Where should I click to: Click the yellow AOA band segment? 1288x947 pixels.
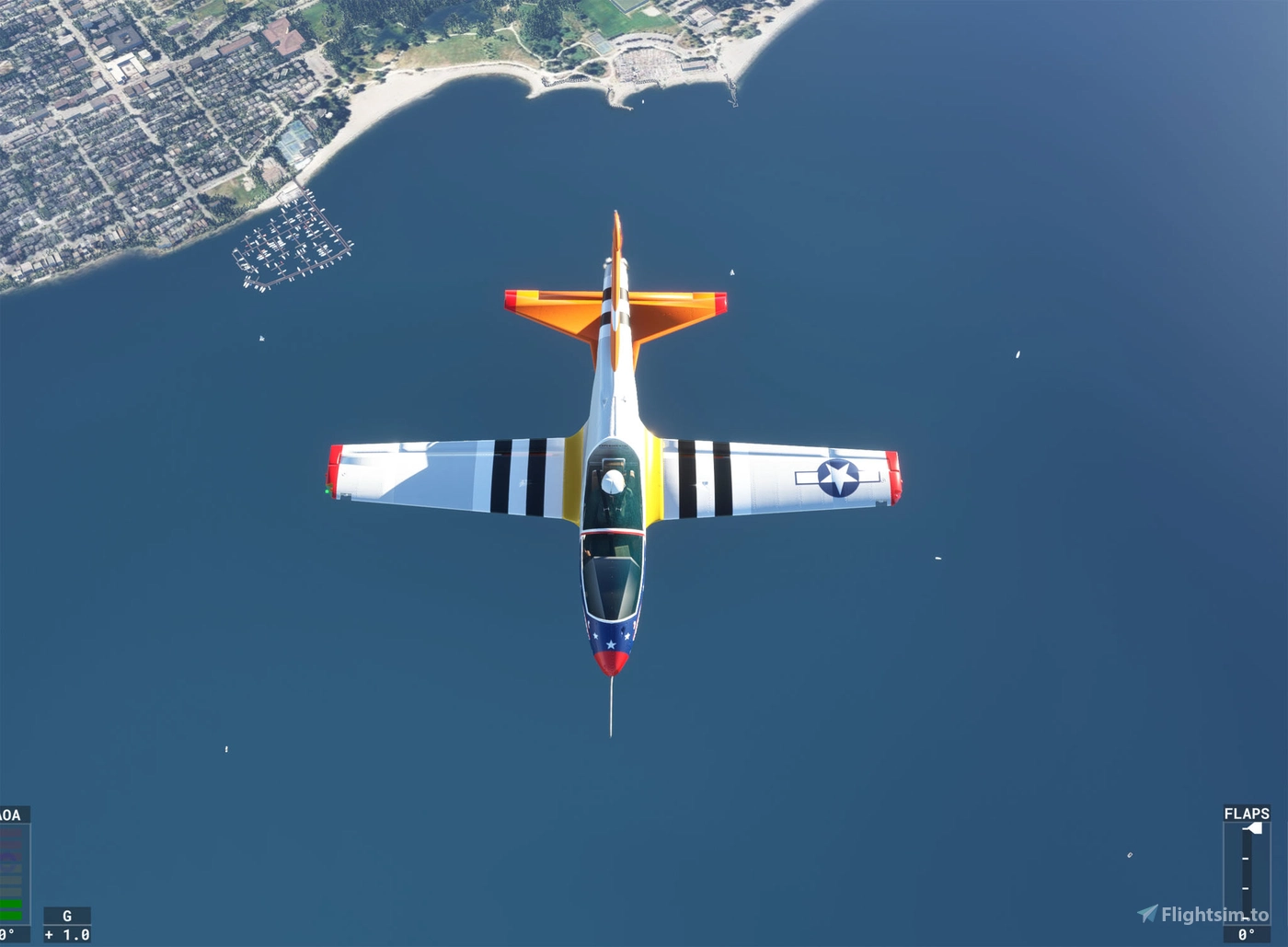tap(9, 869)
